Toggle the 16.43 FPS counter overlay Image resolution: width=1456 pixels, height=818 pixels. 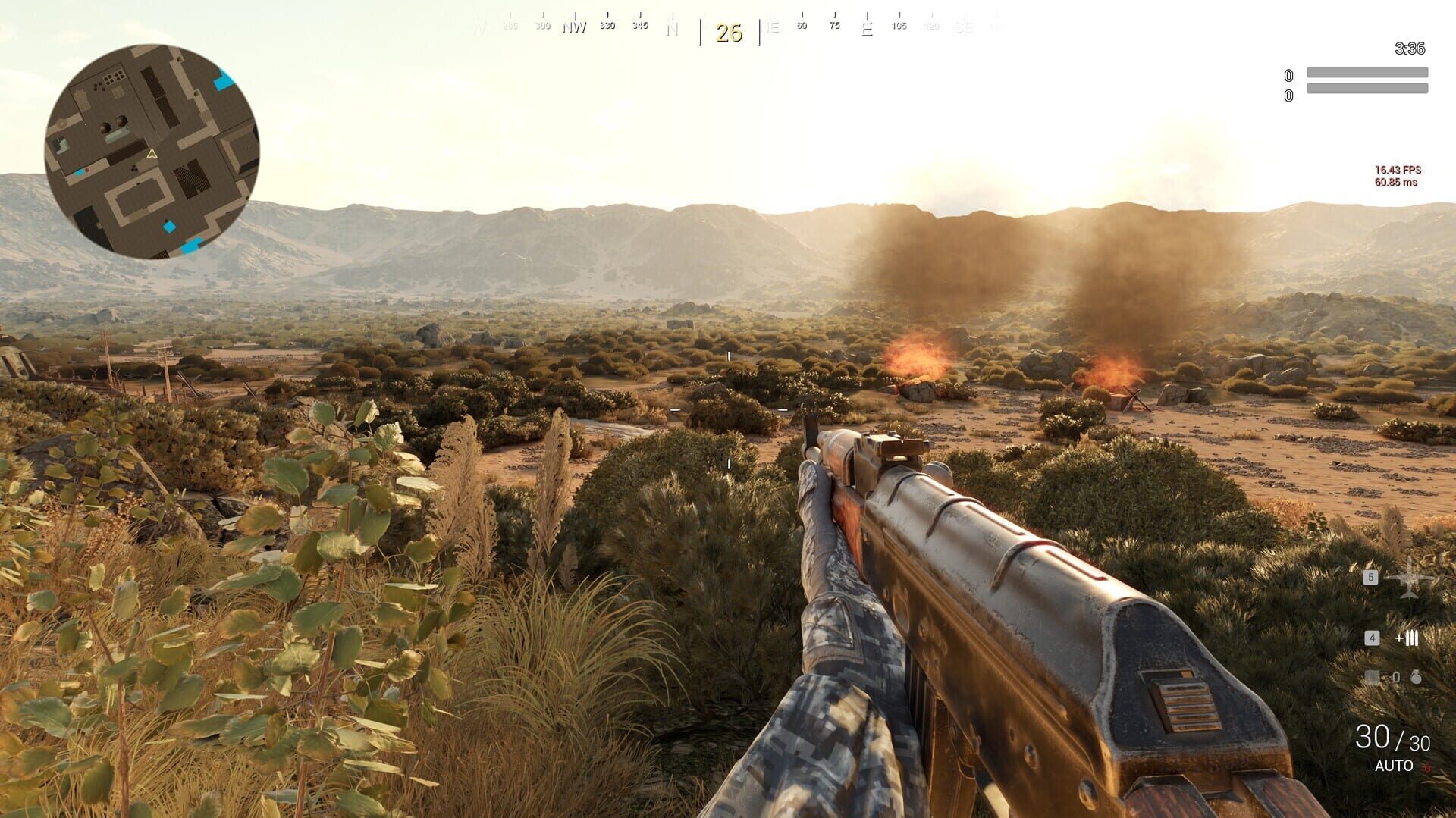point(1400,170)
